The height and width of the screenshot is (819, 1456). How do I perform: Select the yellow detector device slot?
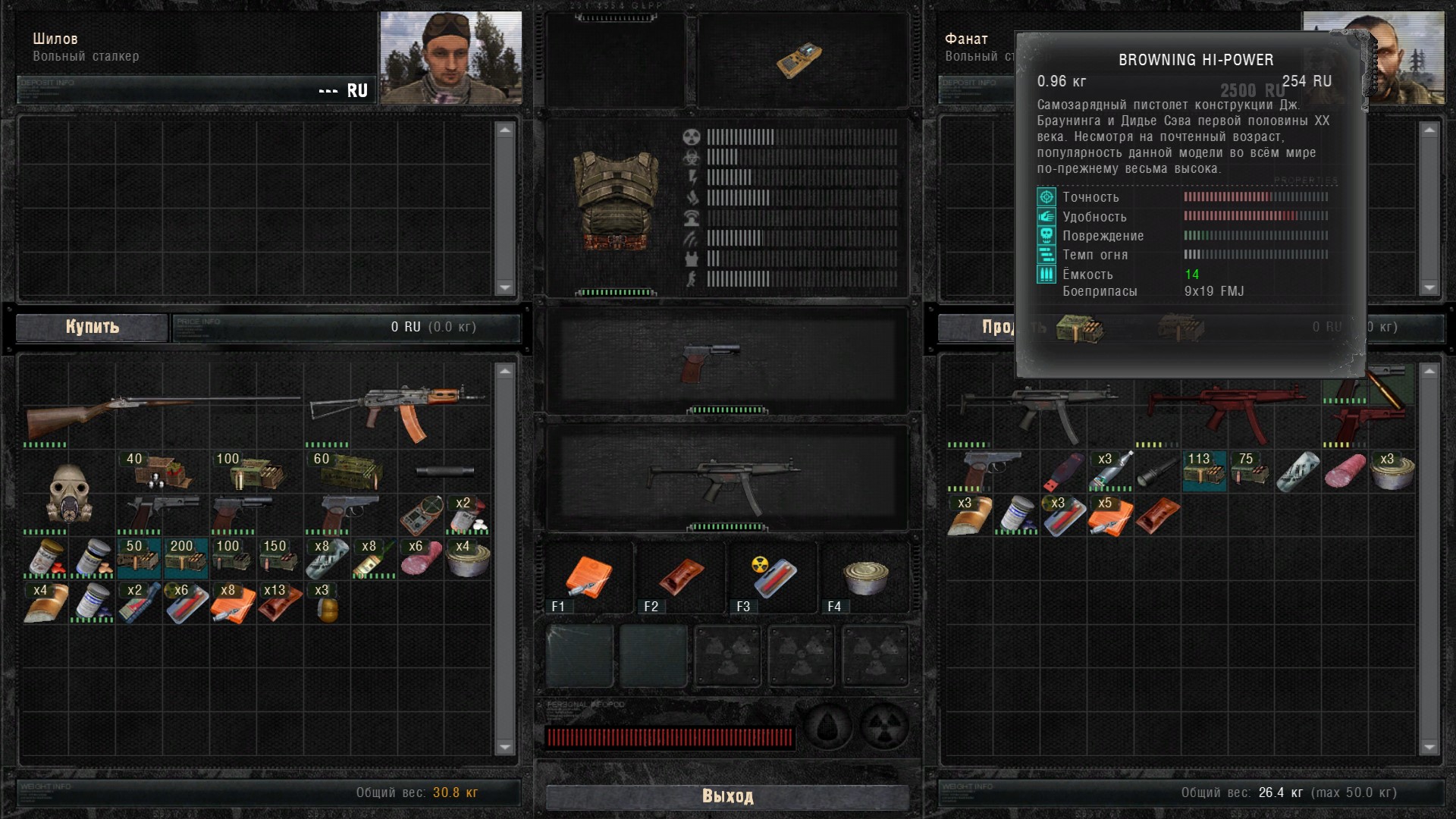800,59
